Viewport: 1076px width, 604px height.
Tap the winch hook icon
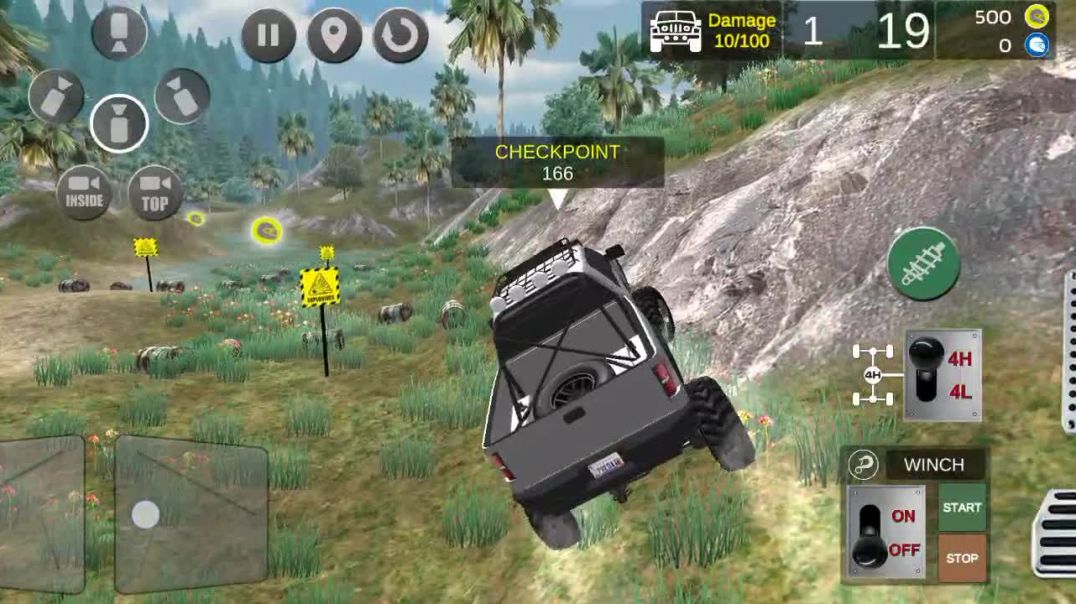point(862,465)
